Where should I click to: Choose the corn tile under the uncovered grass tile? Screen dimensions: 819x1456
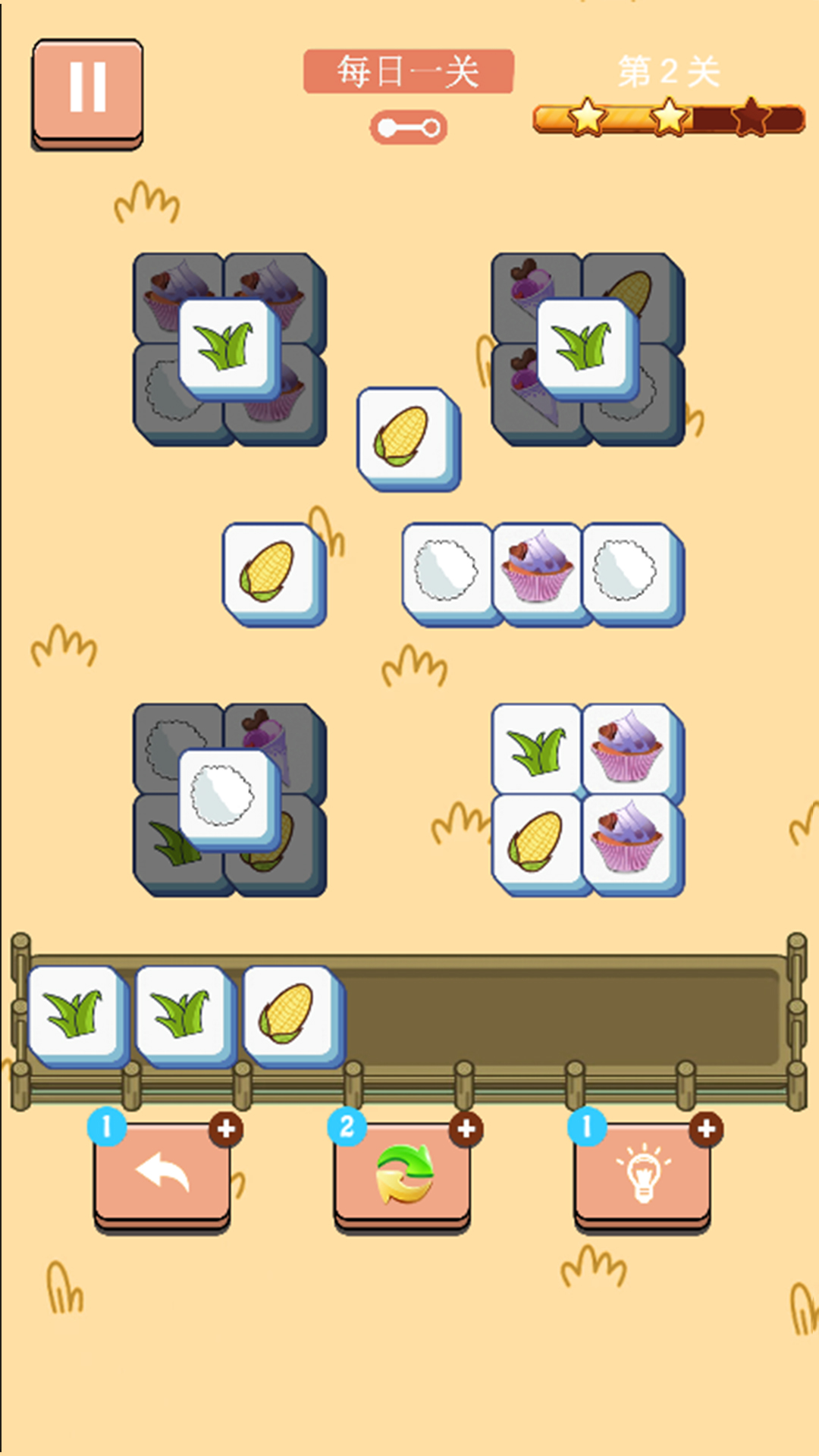pyautogui.click(x=537, y=839)
